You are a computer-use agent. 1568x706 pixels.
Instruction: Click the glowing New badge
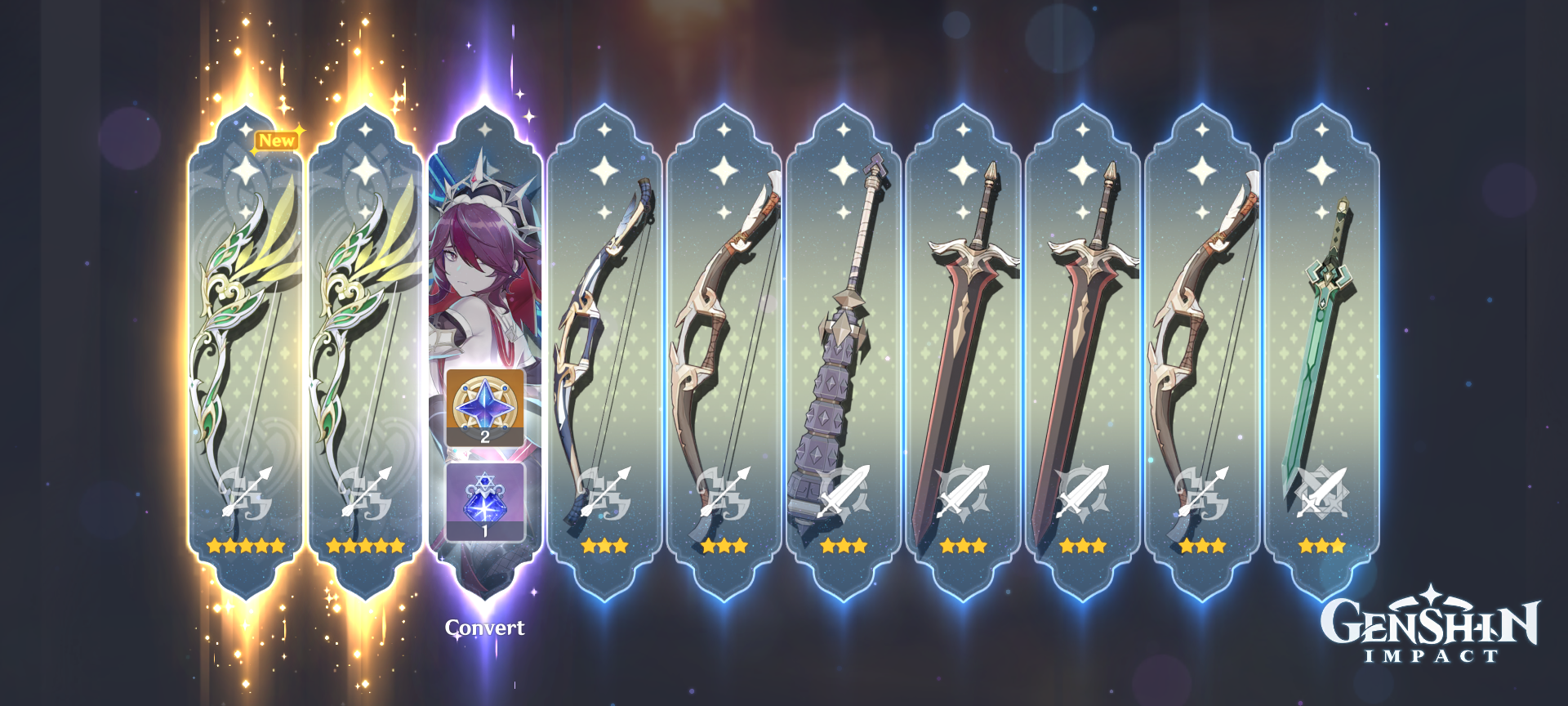click(276, 141)
